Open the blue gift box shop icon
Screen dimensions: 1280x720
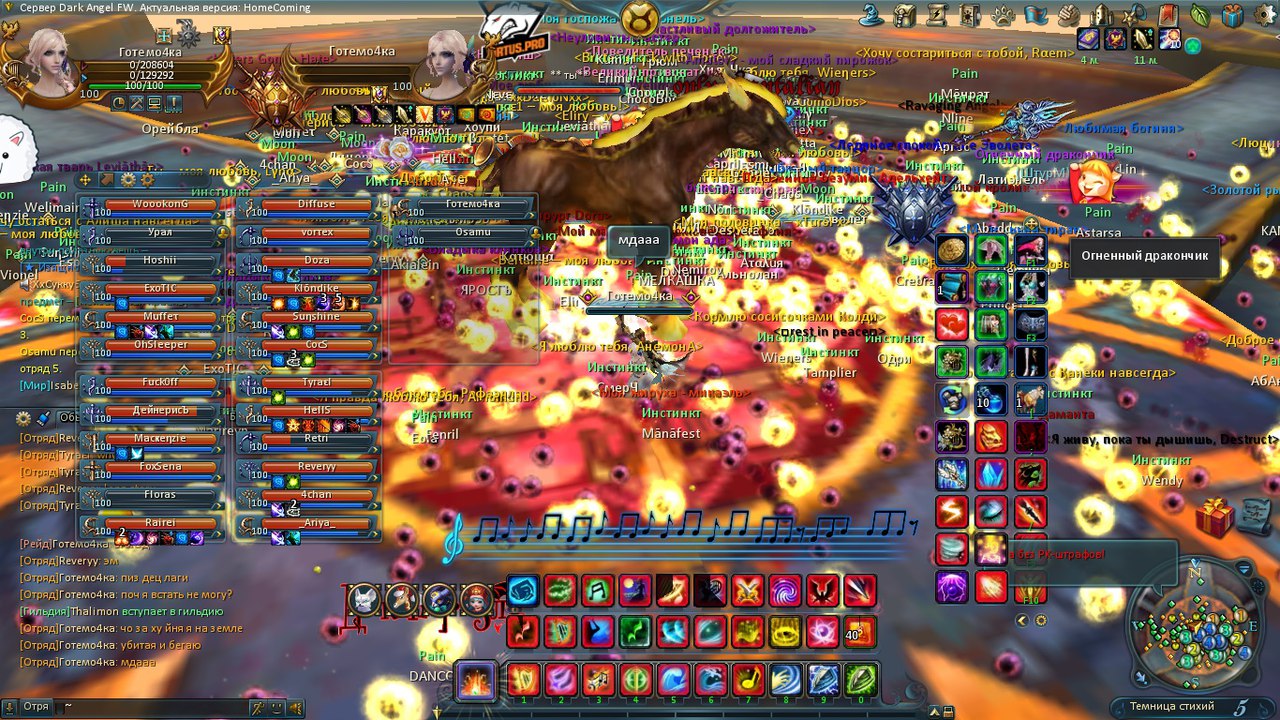(x=1233, y=15)
